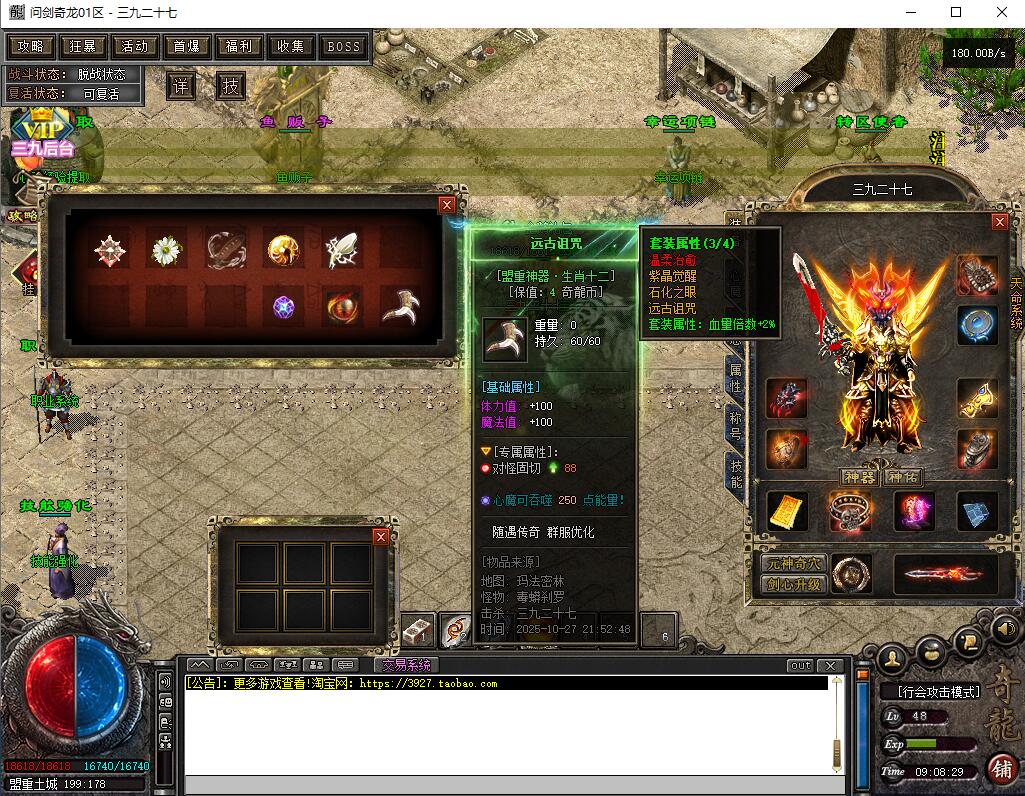Click the 元神奇穴 button
This screenshot has height=796, width=1025.
(793, 564)
